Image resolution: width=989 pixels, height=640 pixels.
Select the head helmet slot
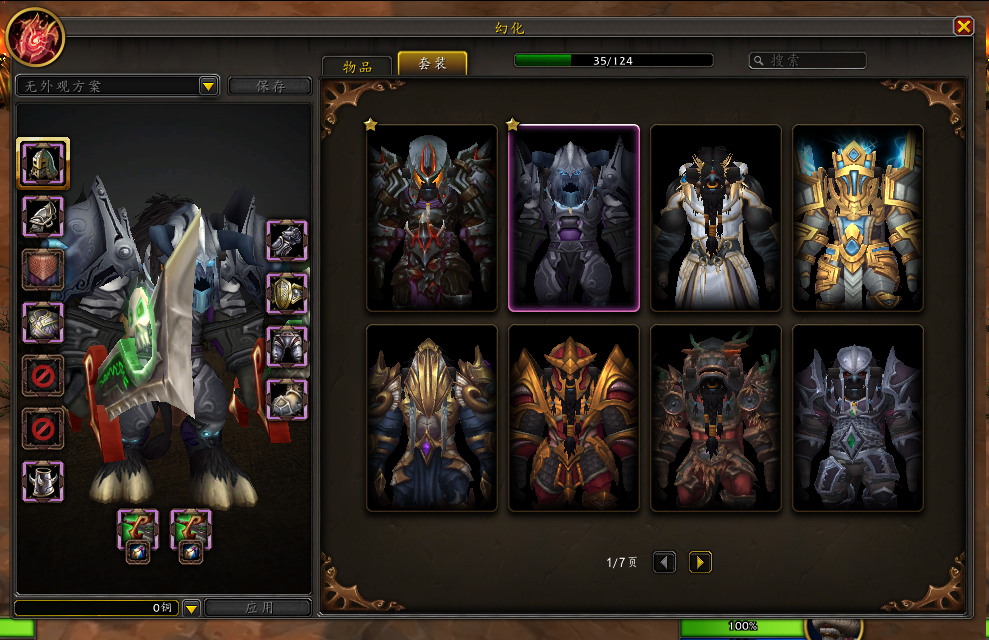coord(43,163)
